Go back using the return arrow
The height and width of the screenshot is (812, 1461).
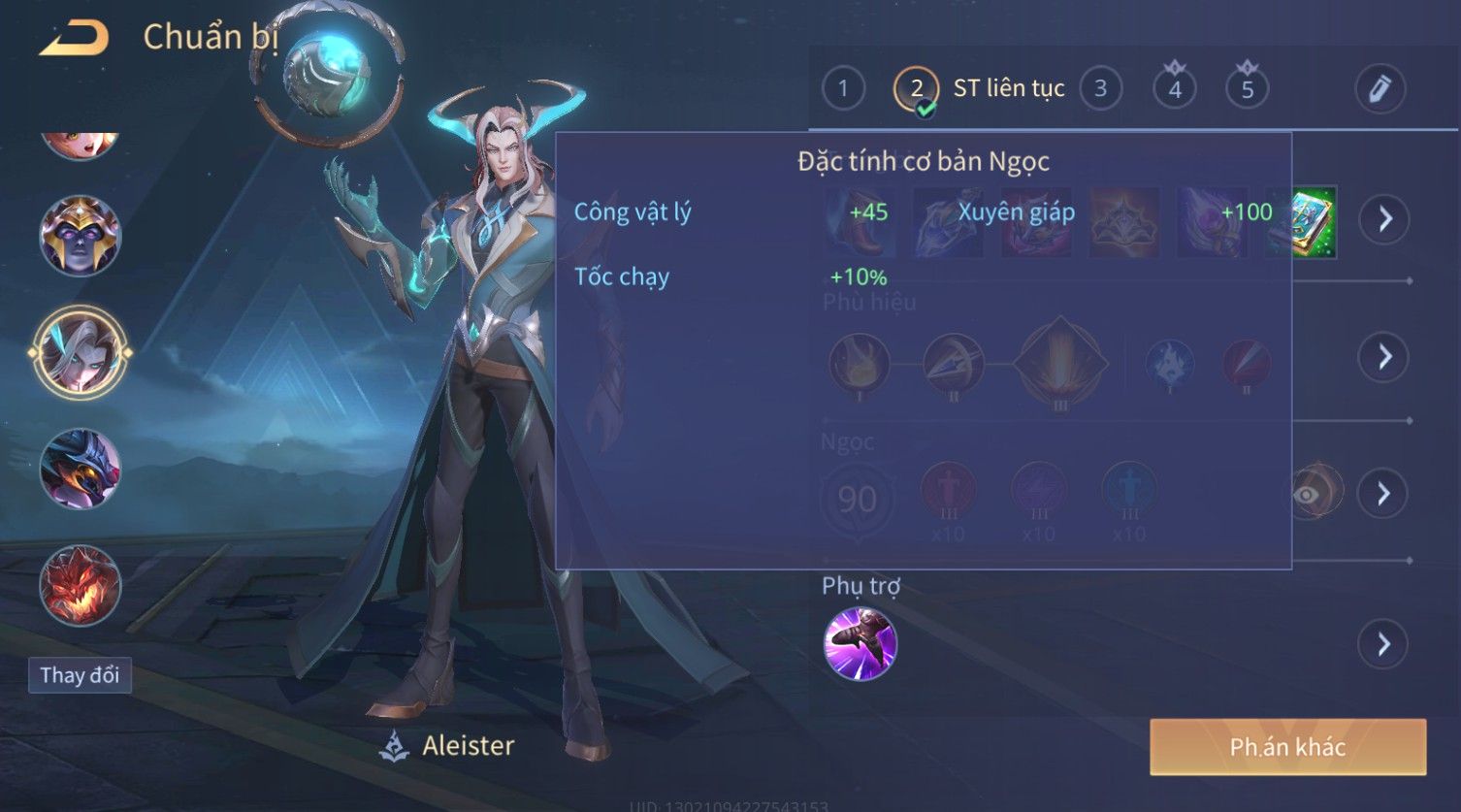point(74,39)
